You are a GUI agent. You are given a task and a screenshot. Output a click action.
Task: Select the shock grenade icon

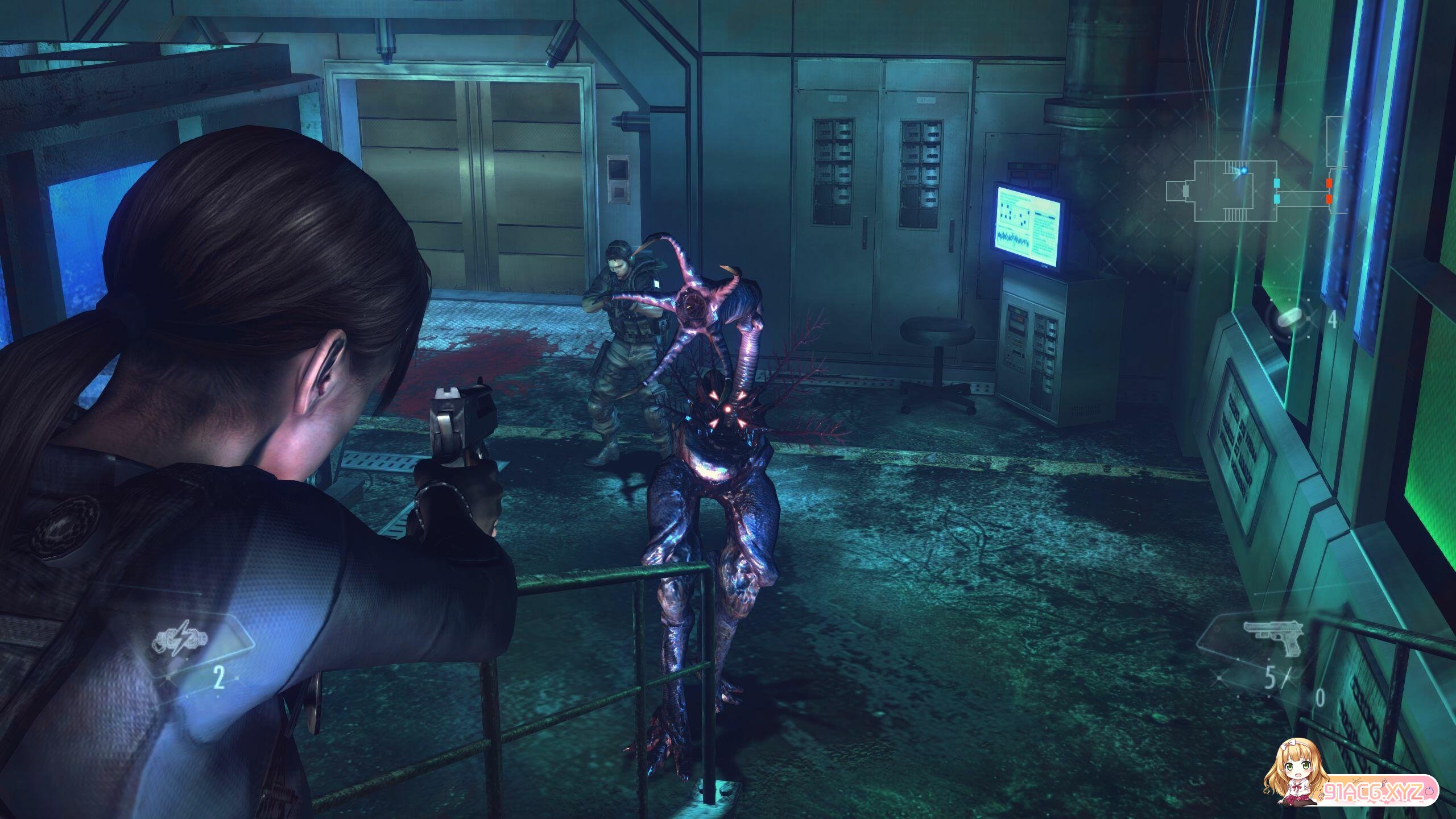click(x=179, y=642)
